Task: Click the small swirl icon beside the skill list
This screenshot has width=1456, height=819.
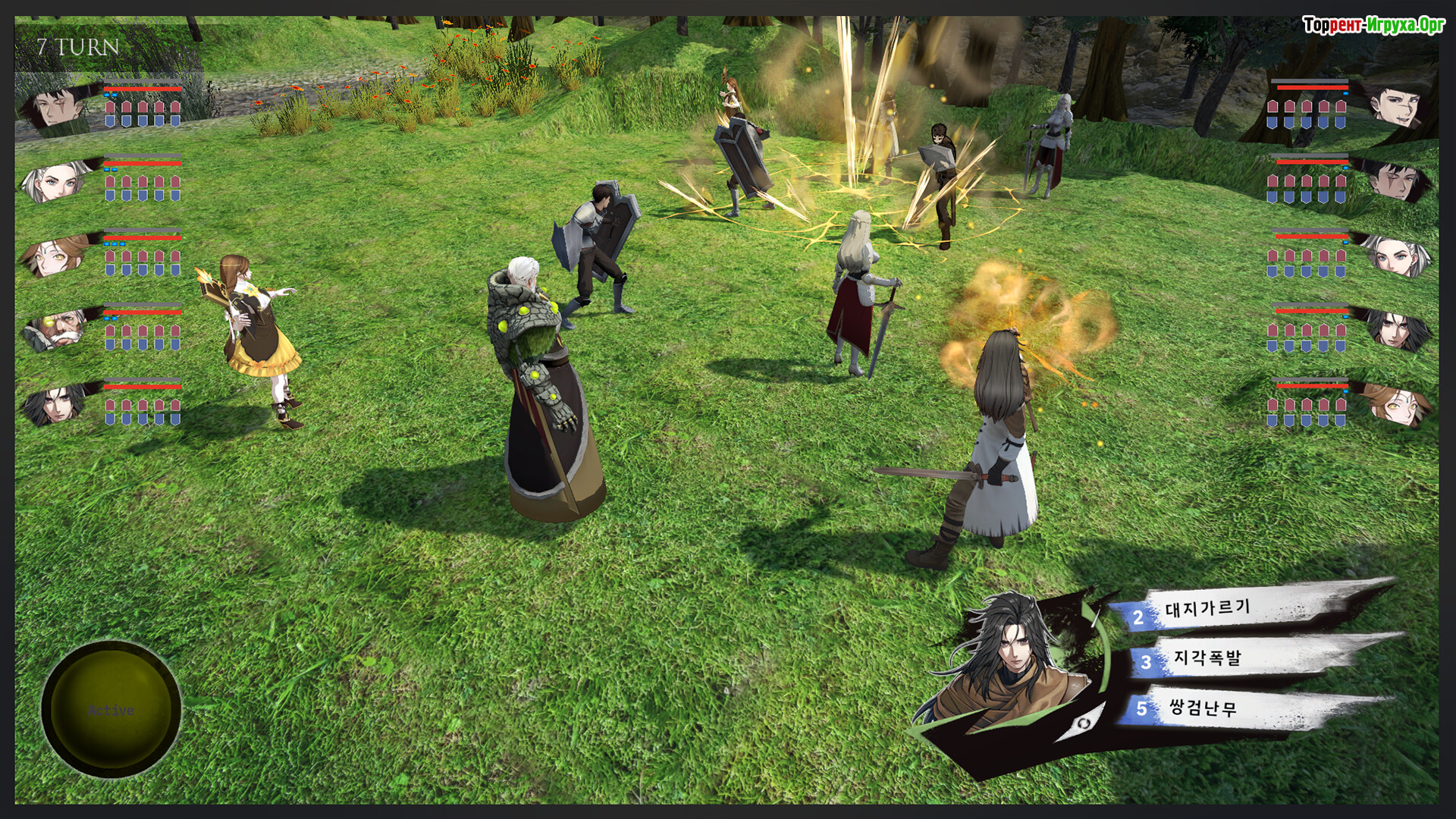Action: click(x=1083, y=723)
